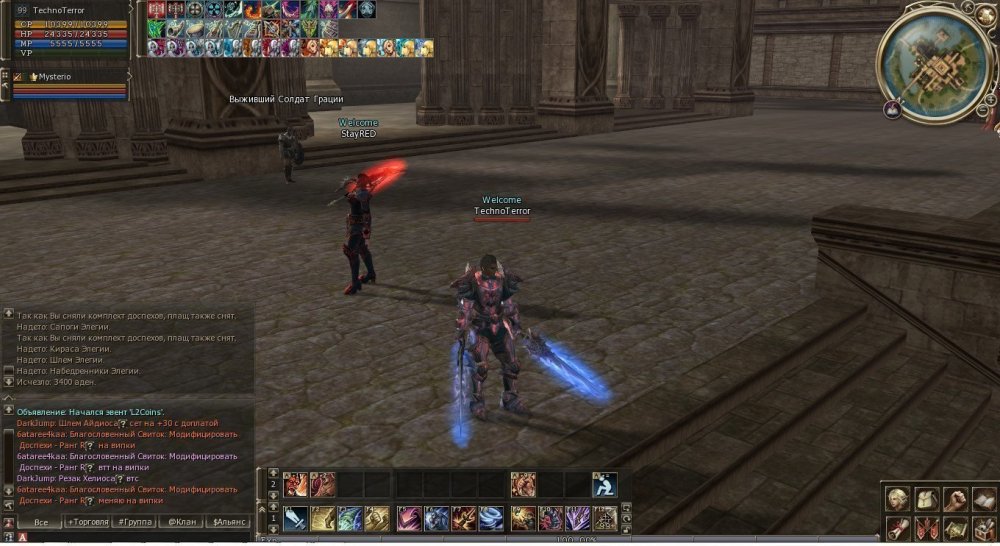Switch to the #Группа chat tab
The height and width of the screenshot is (546, 1000).
tap(134, 523)
